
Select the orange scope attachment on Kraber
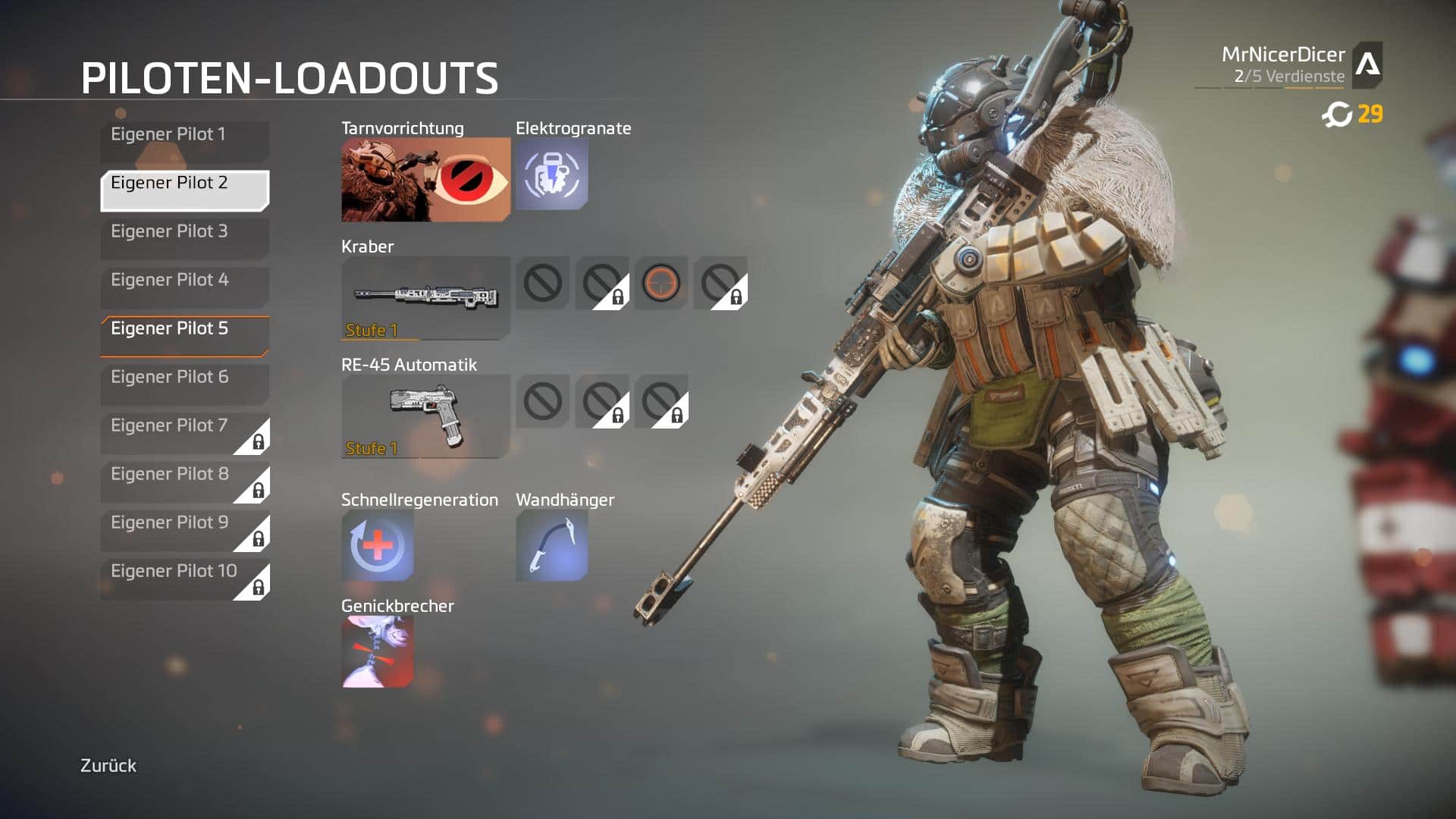pyautogui.click(x=661, y=283)
